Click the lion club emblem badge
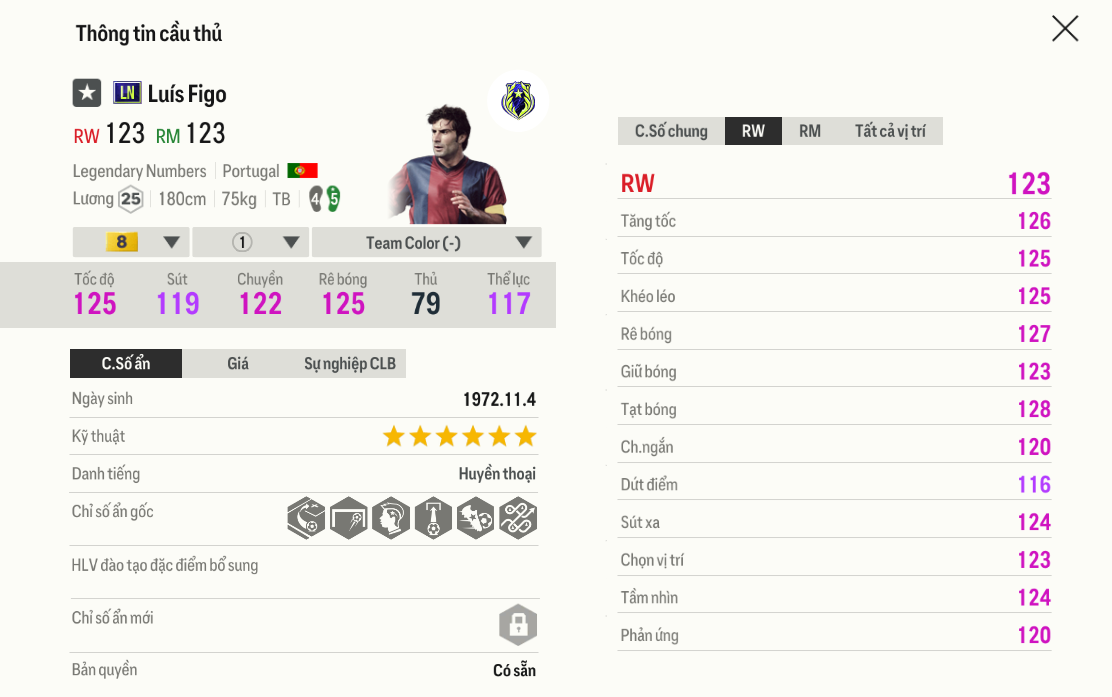Image resolution: width=1112 pixels, height=697 pixels. pos(518,101)
